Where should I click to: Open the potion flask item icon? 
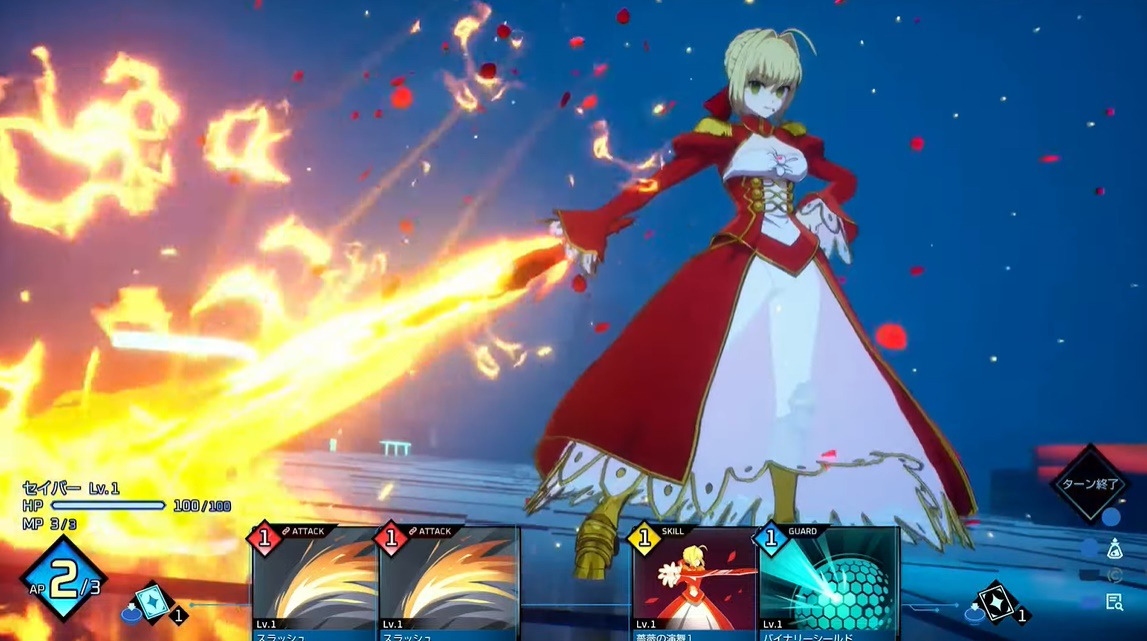coord(1115,548)
